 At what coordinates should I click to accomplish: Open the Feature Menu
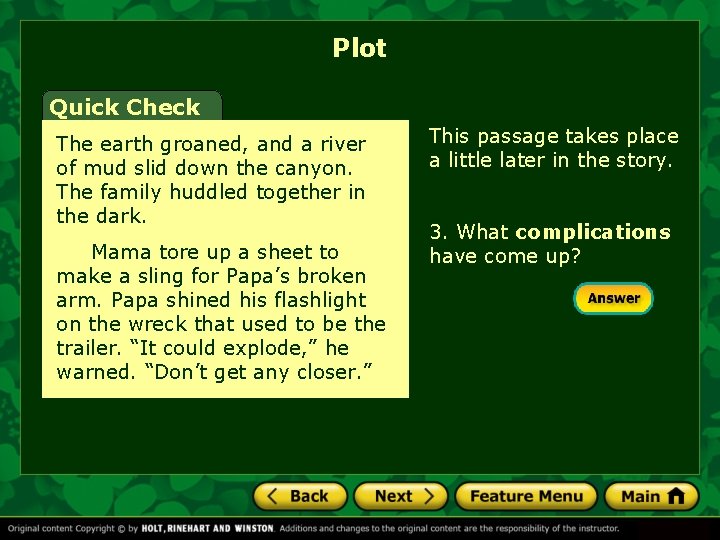point(525,496)
